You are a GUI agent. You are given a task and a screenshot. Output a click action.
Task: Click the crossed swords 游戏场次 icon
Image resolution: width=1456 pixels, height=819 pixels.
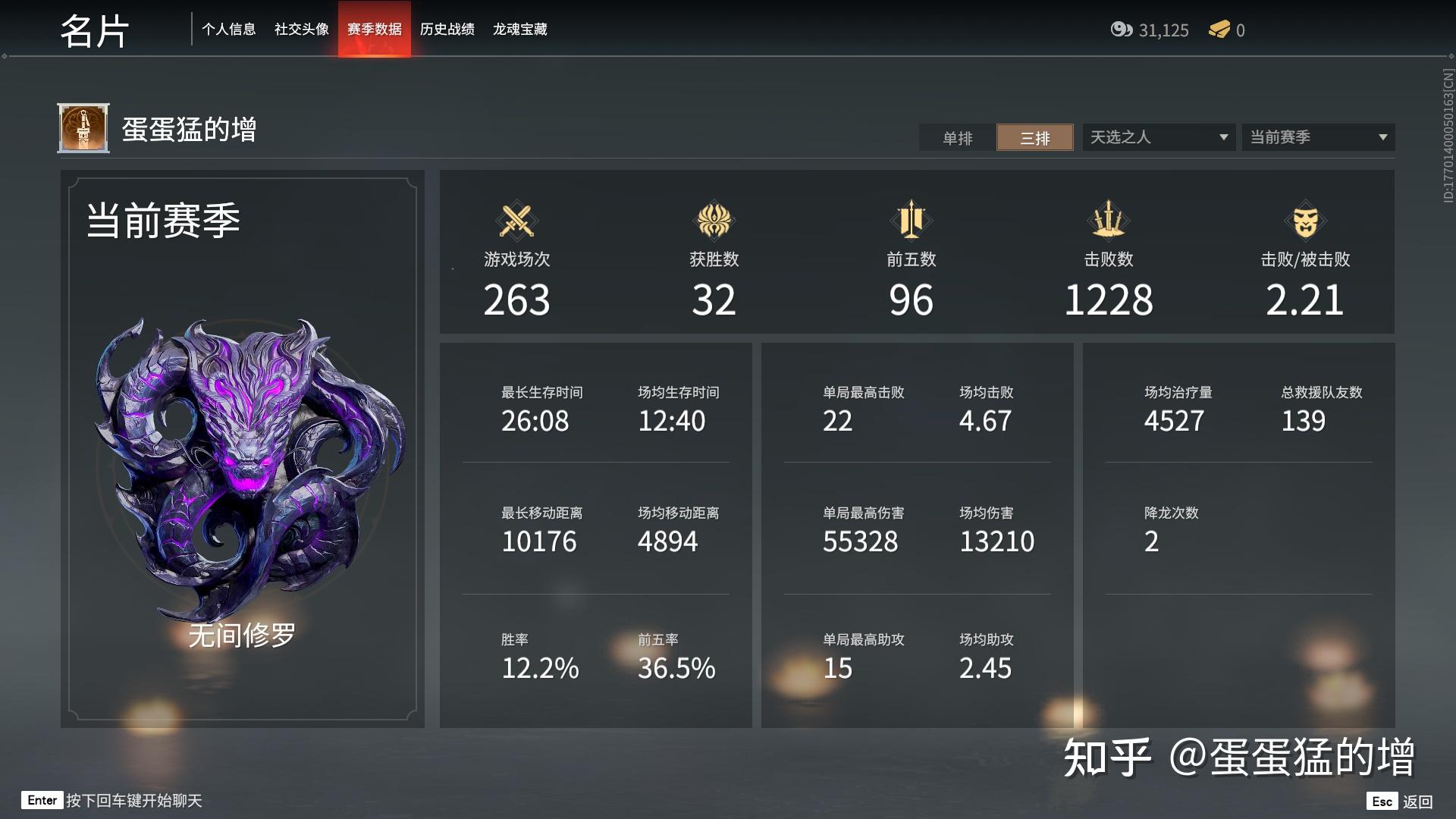pos(516,222)
